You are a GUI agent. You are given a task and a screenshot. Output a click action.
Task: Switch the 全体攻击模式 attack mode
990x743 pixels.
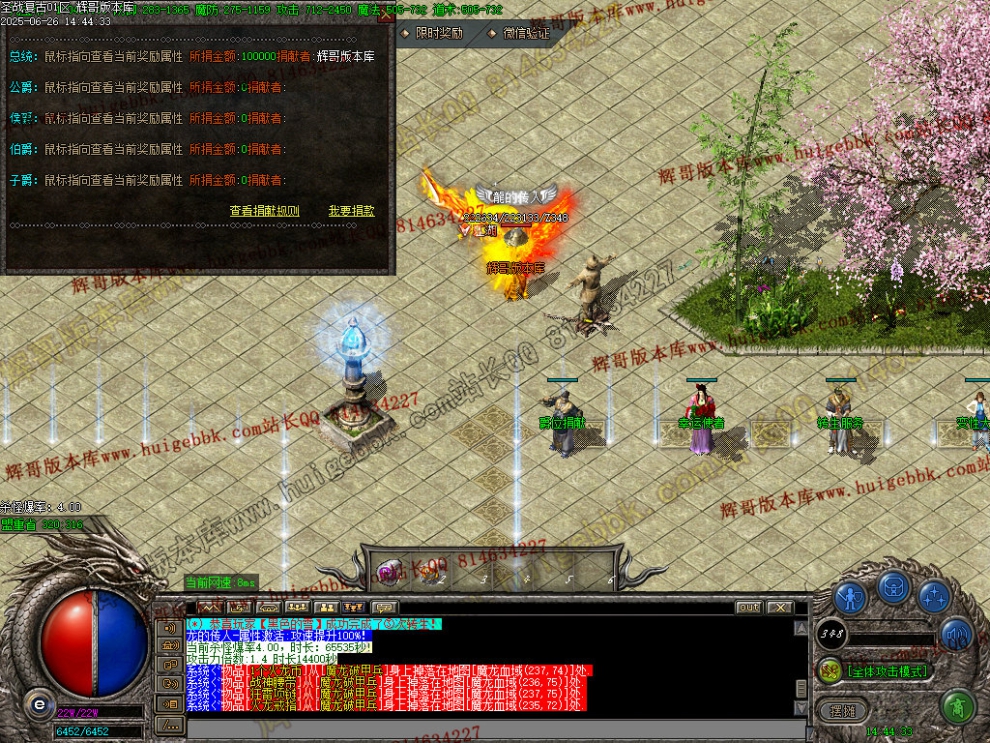887,671
